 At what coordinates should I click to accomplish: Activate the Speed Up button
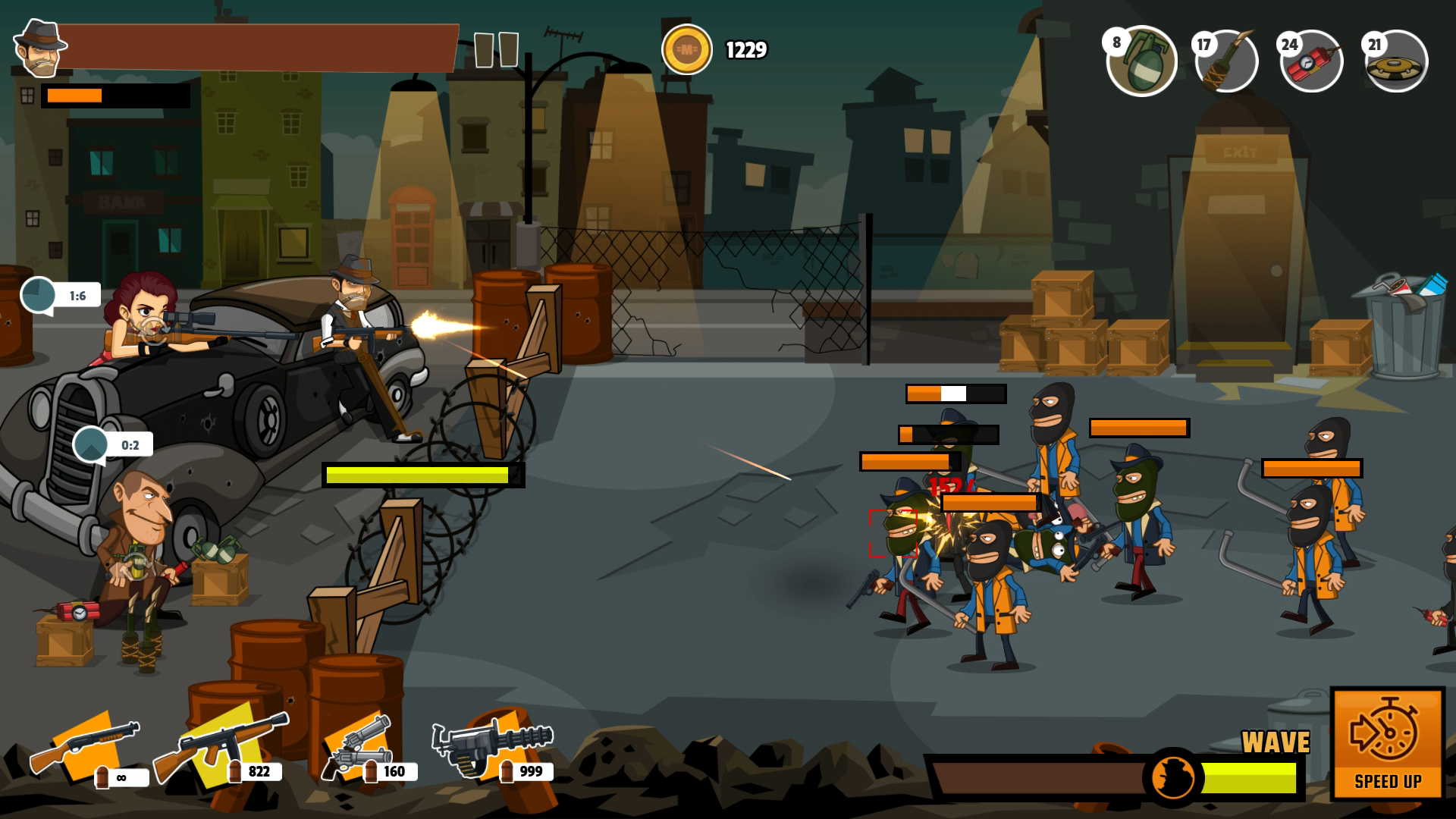click(x=1387, y=743)
